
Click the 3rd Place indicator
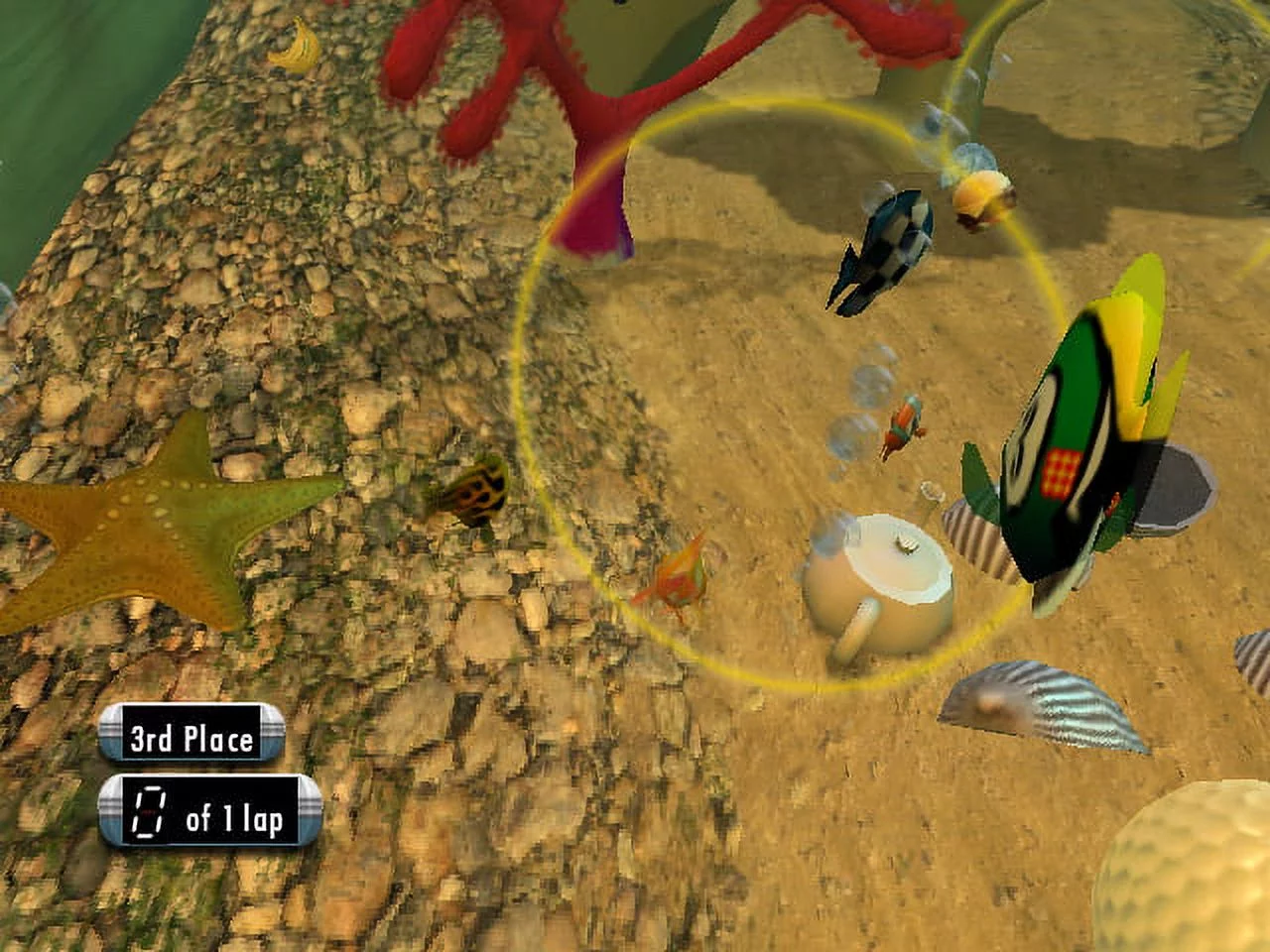(x=190, y=737)
